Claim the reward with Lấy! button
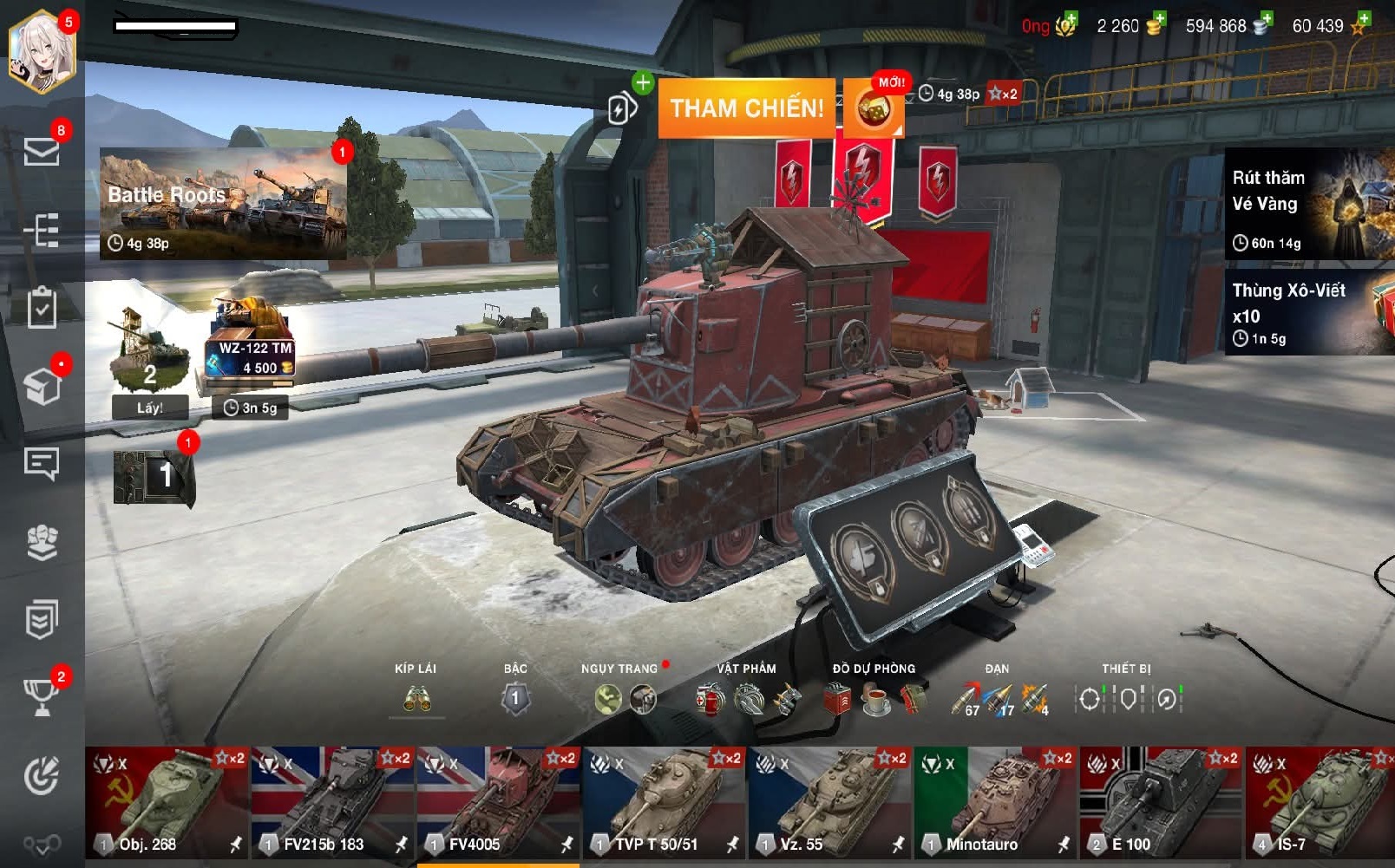1395x868 pixels. (149, 408)
